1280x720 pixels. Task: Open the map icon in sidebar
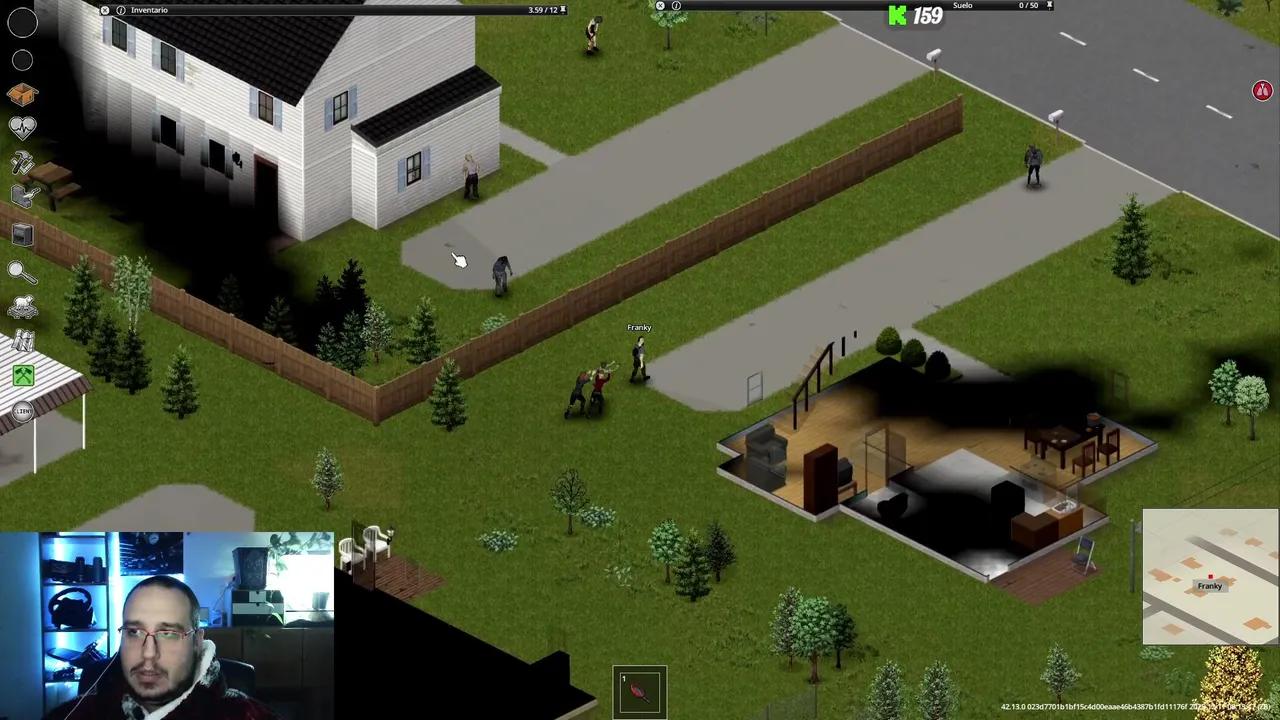(x=22, y=341)
